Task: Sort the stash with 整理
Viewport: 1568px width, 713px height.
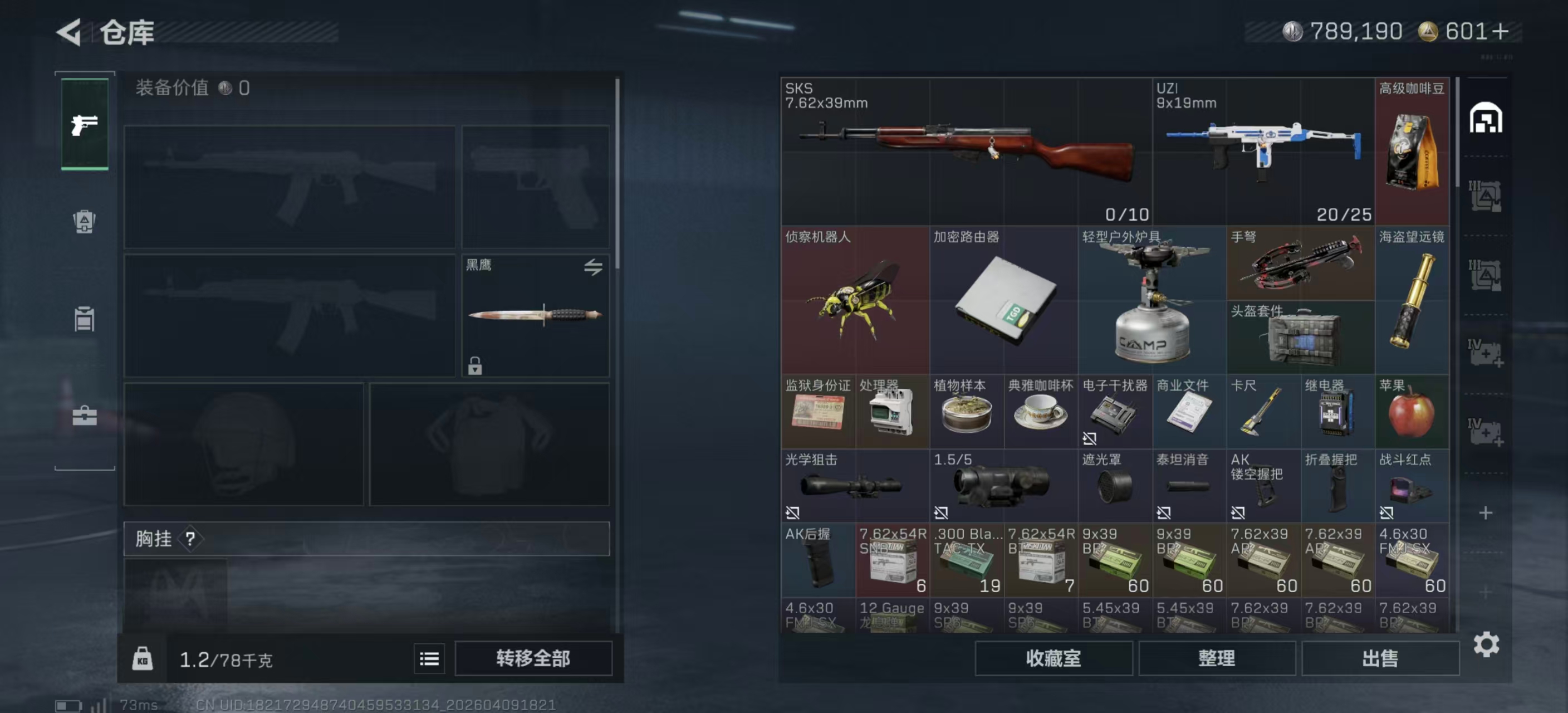Action: (x=1216, y=658)
